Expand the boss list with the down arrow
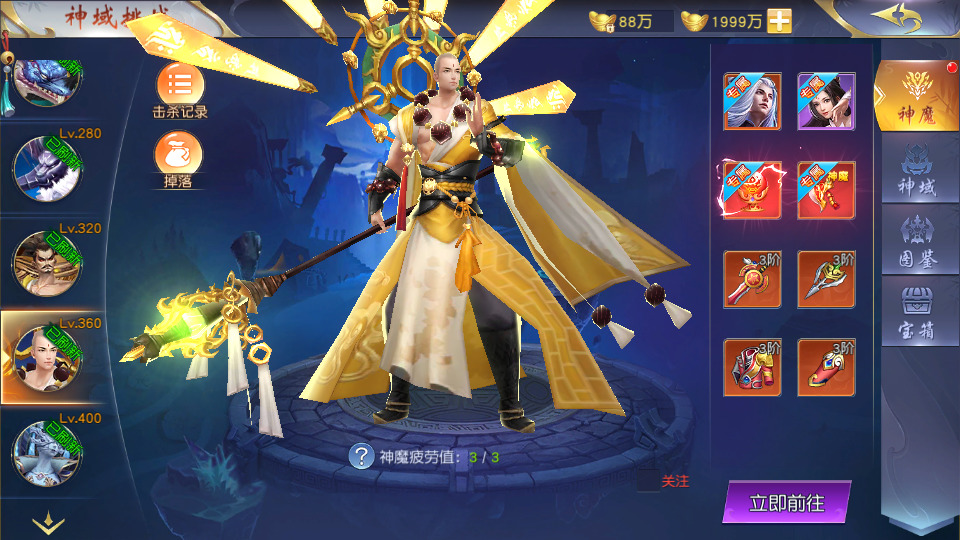 click(48, 521)
